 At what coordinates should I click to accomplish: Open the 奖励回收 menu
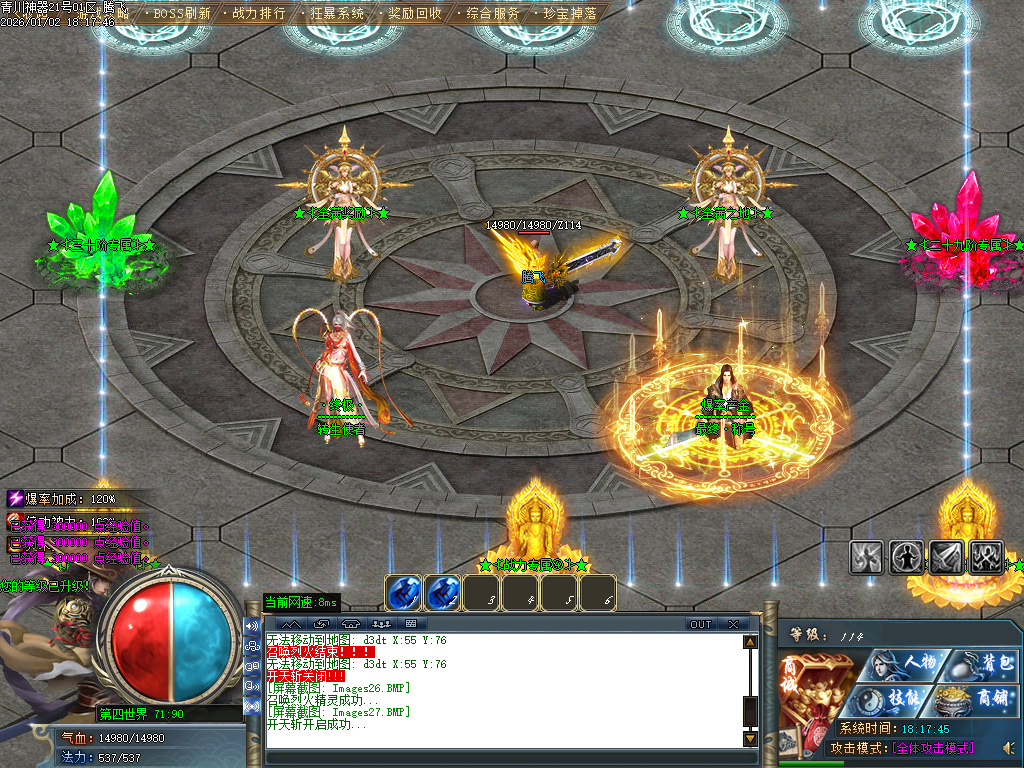click(414, 13)
